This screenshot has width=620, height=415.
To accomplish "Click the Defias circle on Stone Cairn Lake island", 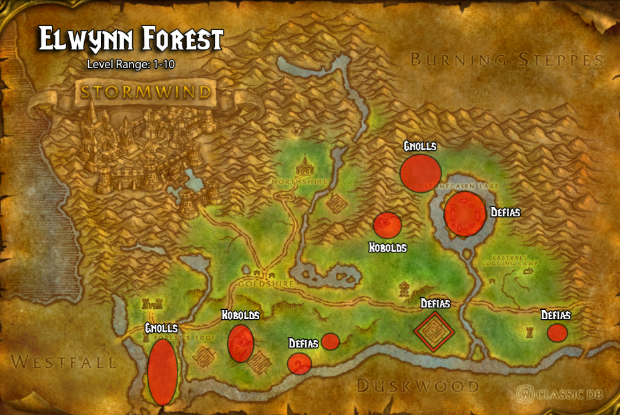I will 465,214.
